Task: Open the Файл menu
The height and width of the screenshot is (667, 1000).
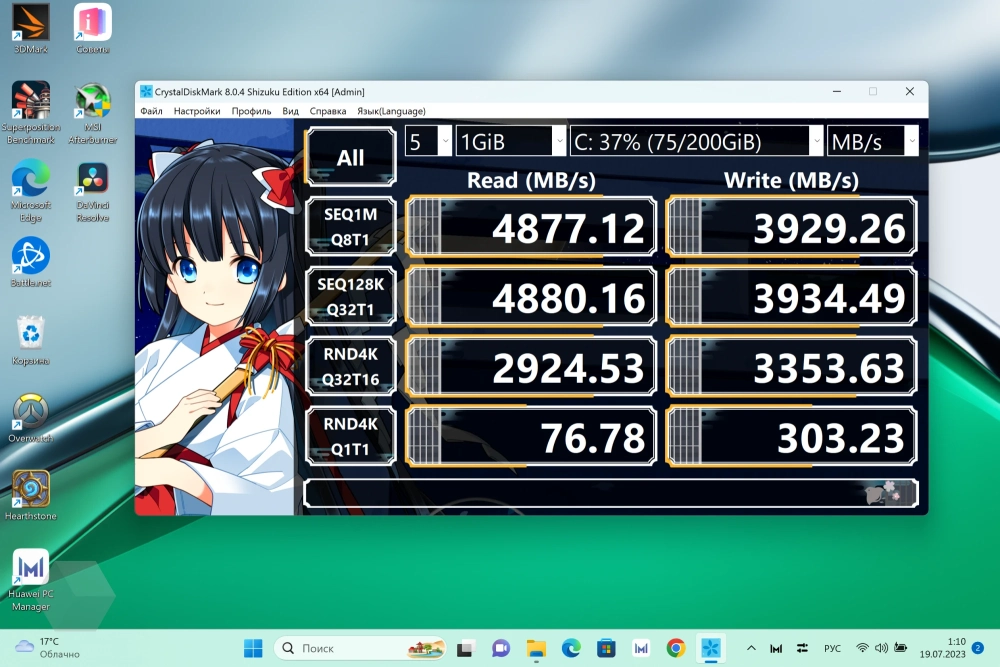Action: pyautogui.click(x=151, y=111)
